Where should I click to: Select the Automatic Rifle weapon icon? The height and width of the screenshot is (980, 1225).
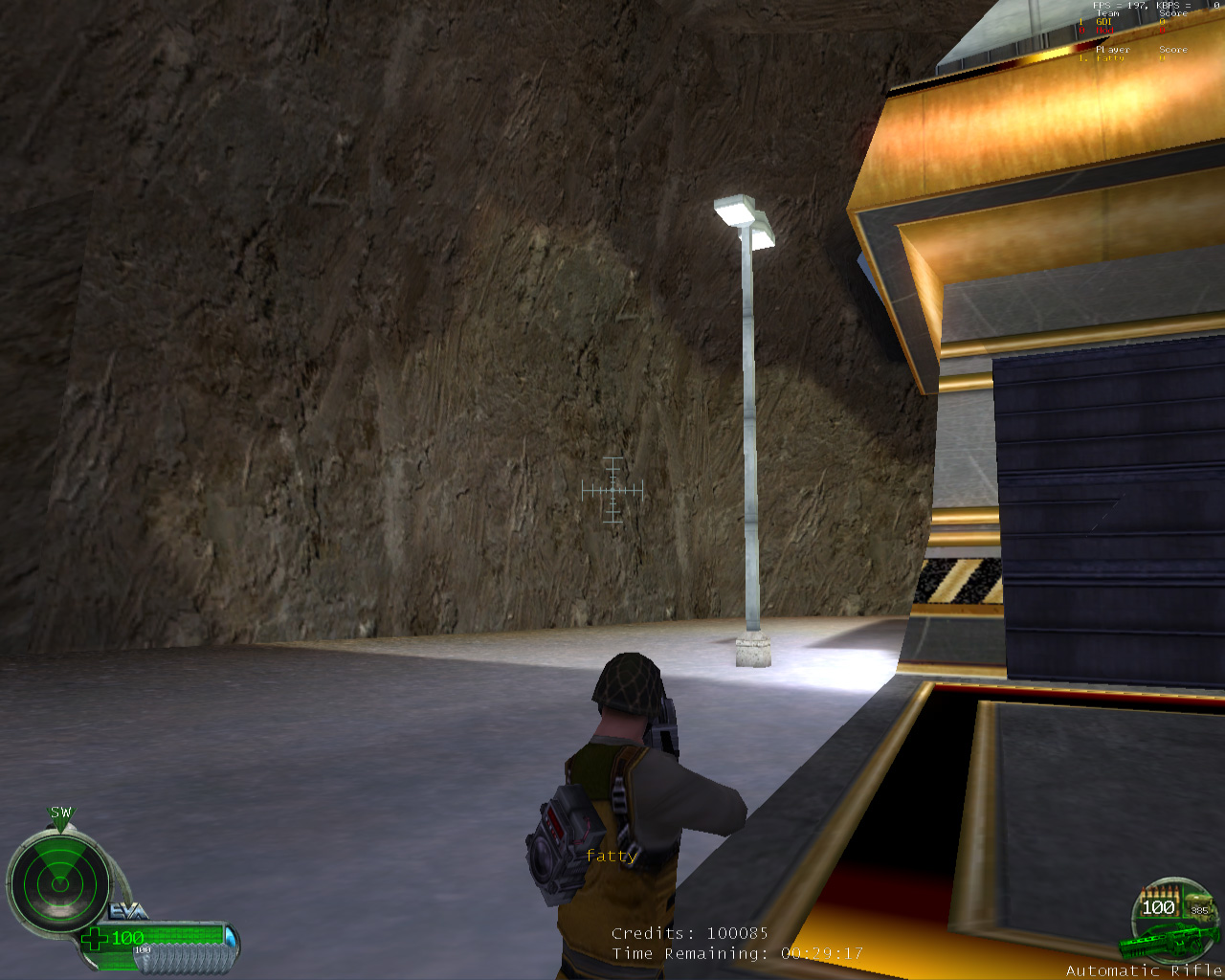click(x=1157, y=943)
